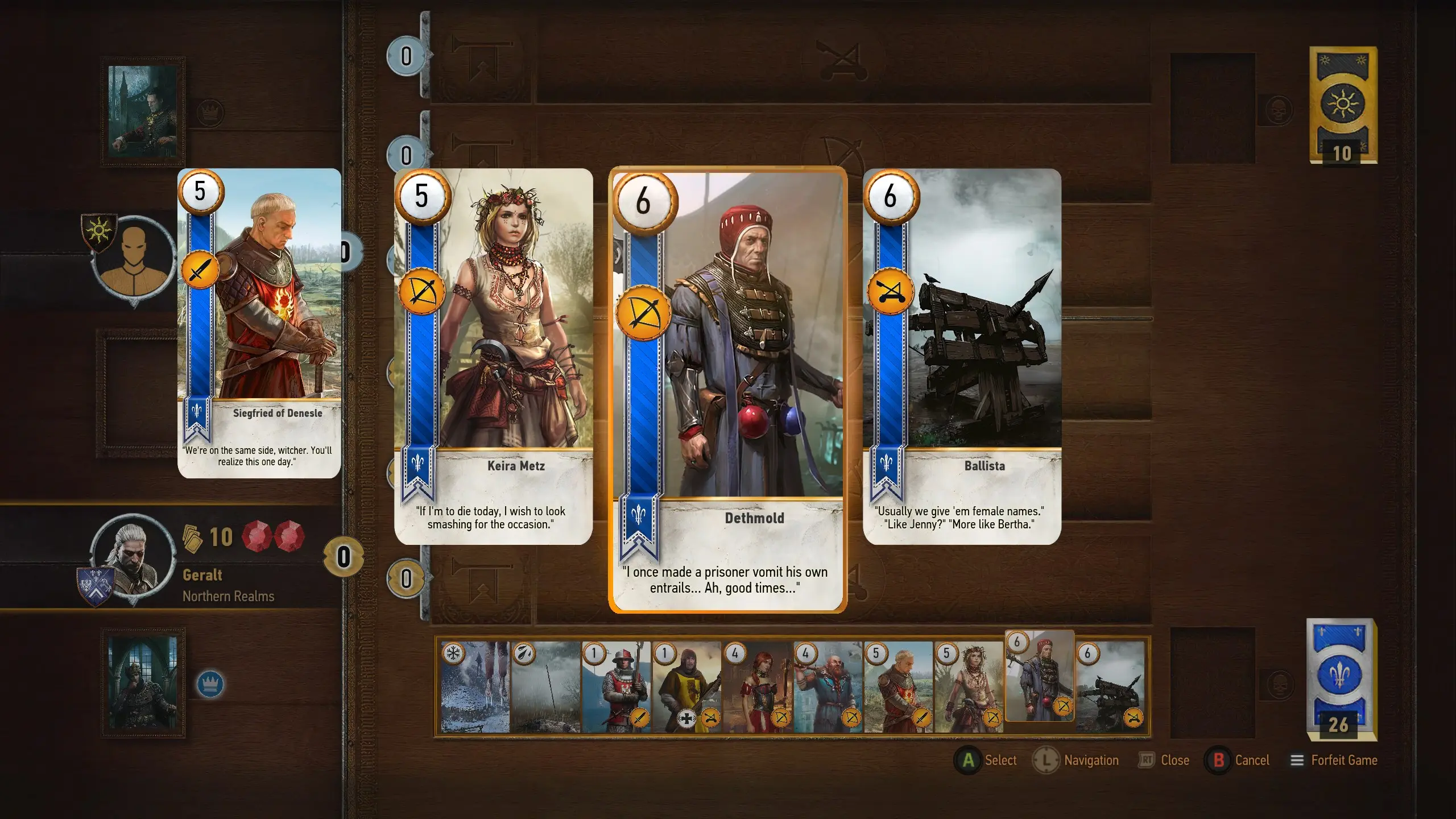Choose the large Keira Metz card
1456x819 pixels.
(x=493, y=357)
